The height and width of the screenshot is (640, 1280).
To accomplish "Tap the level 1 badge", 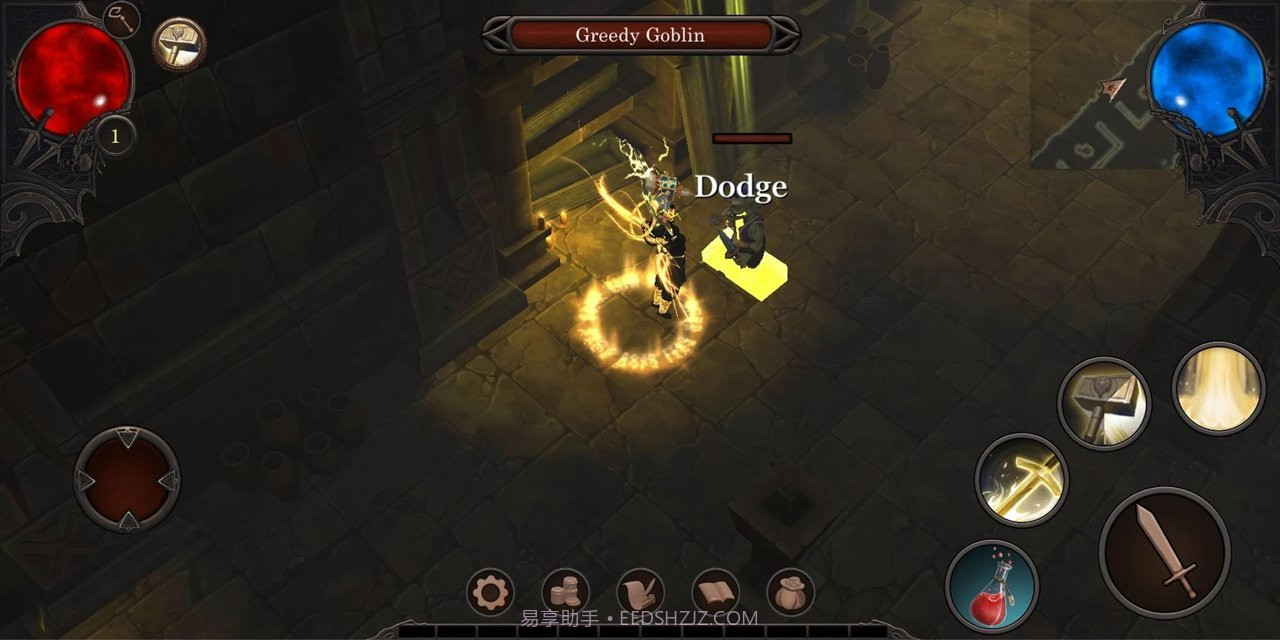I will click(115, 136).
